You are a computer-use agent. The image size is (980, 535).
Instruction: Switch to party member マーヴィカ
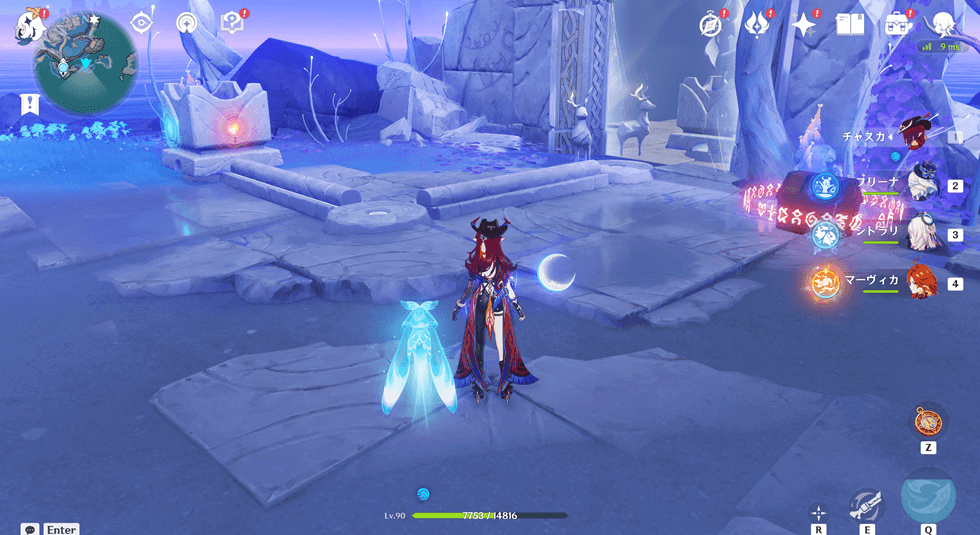click(920, 281)
